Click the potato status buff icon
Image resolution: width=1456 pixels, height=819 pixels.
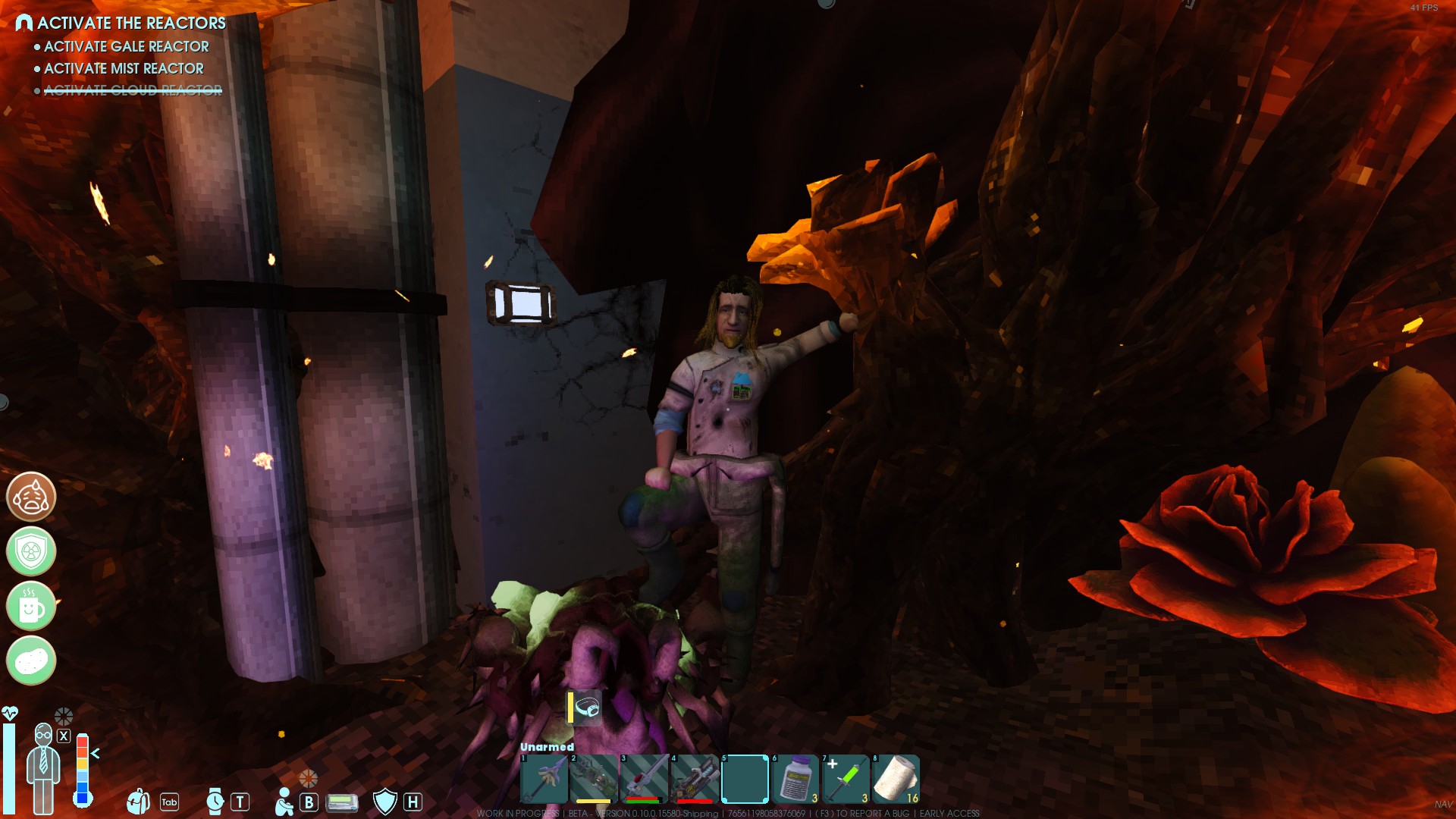click(31, 661)
